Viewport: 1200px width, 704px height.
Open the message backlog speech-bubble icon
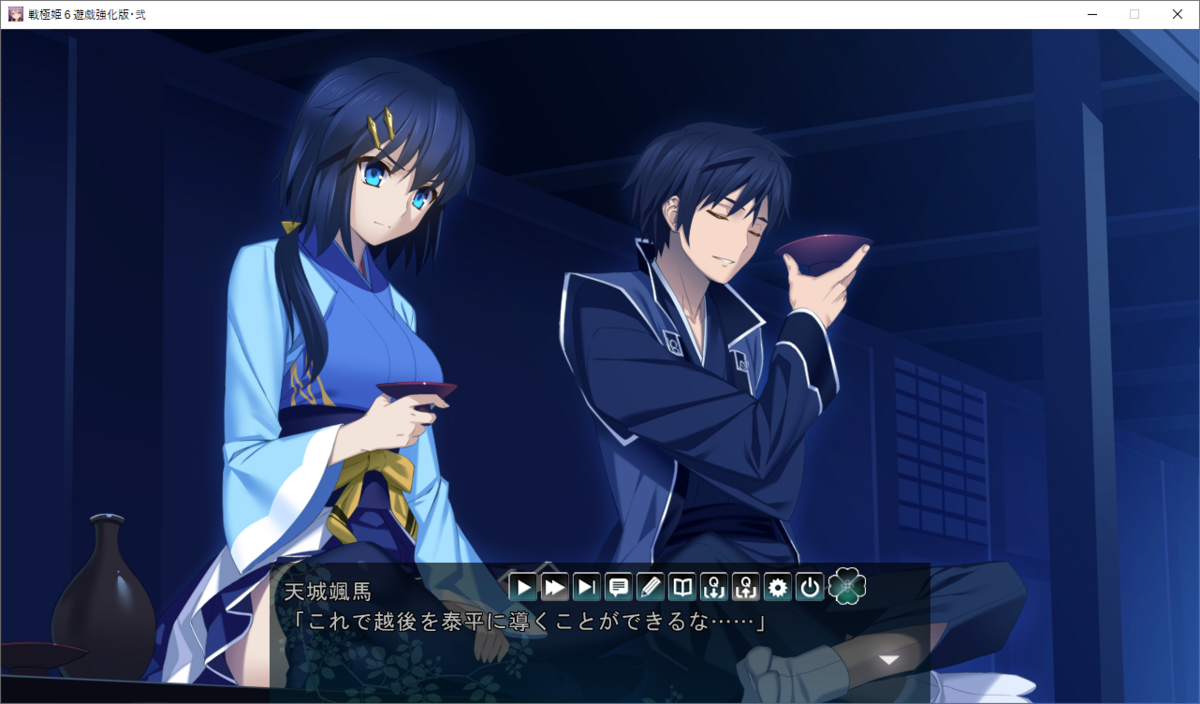(618, 587)
